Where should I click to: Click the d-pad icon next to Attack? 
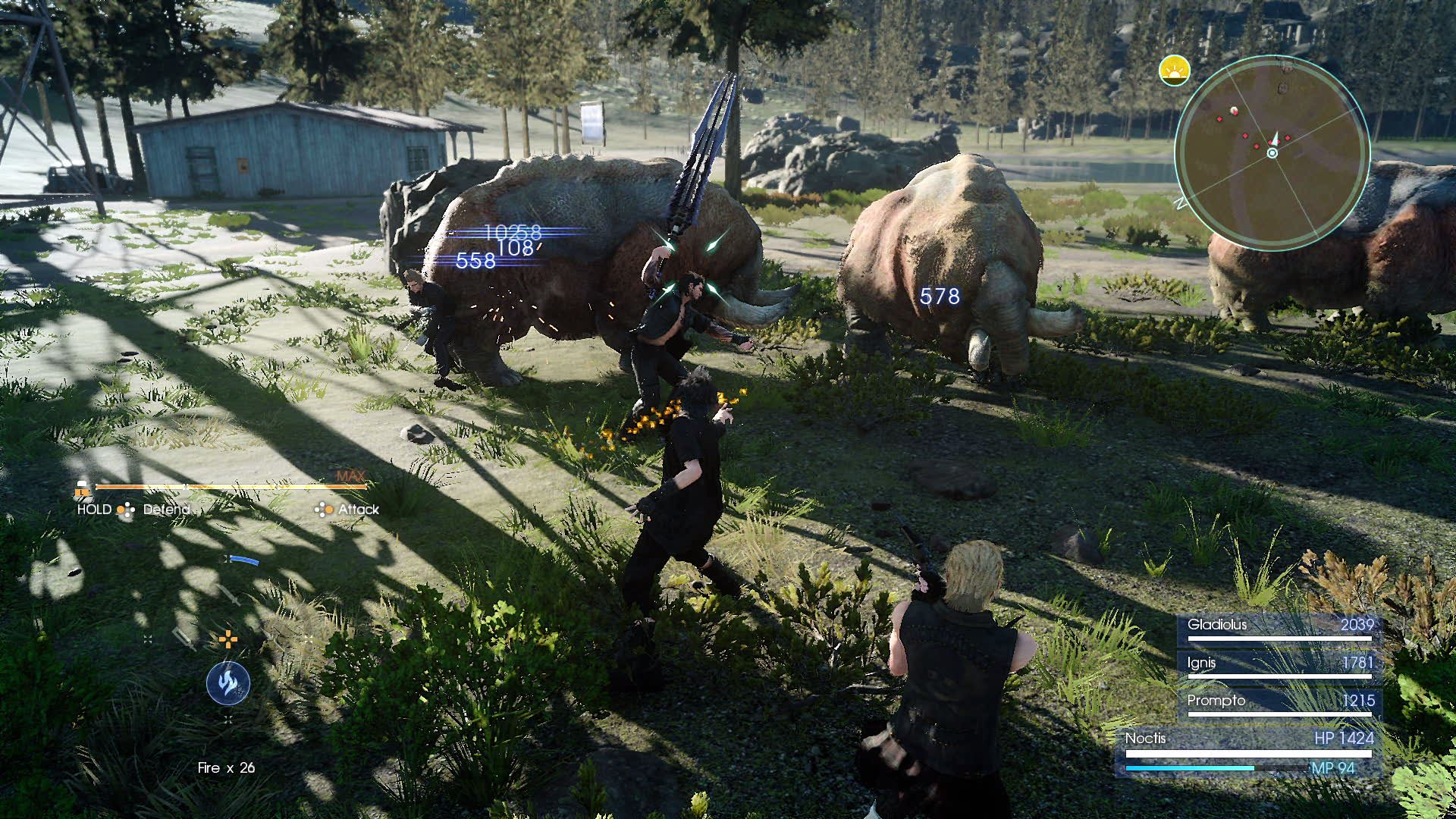pos(324,510)
